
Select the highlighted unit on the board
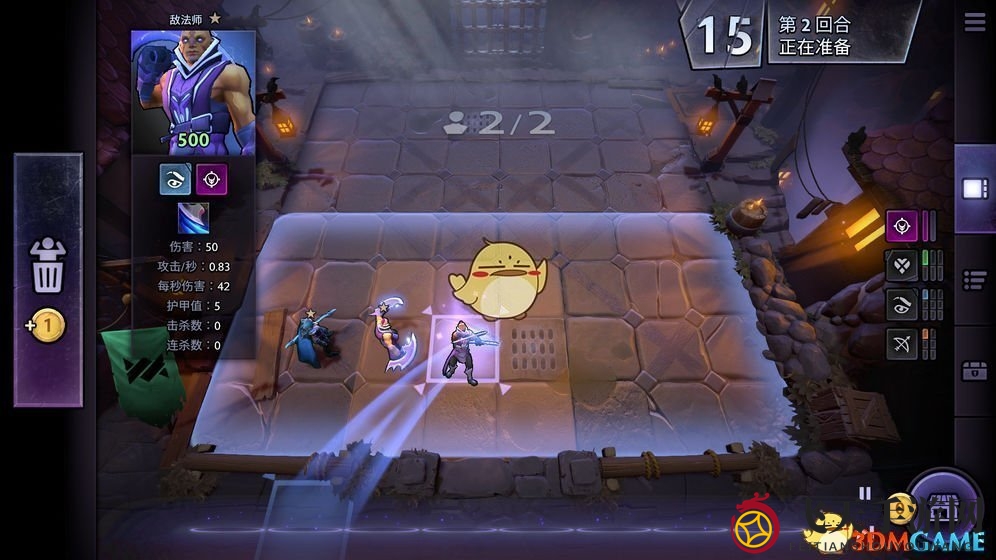(463, 350)
